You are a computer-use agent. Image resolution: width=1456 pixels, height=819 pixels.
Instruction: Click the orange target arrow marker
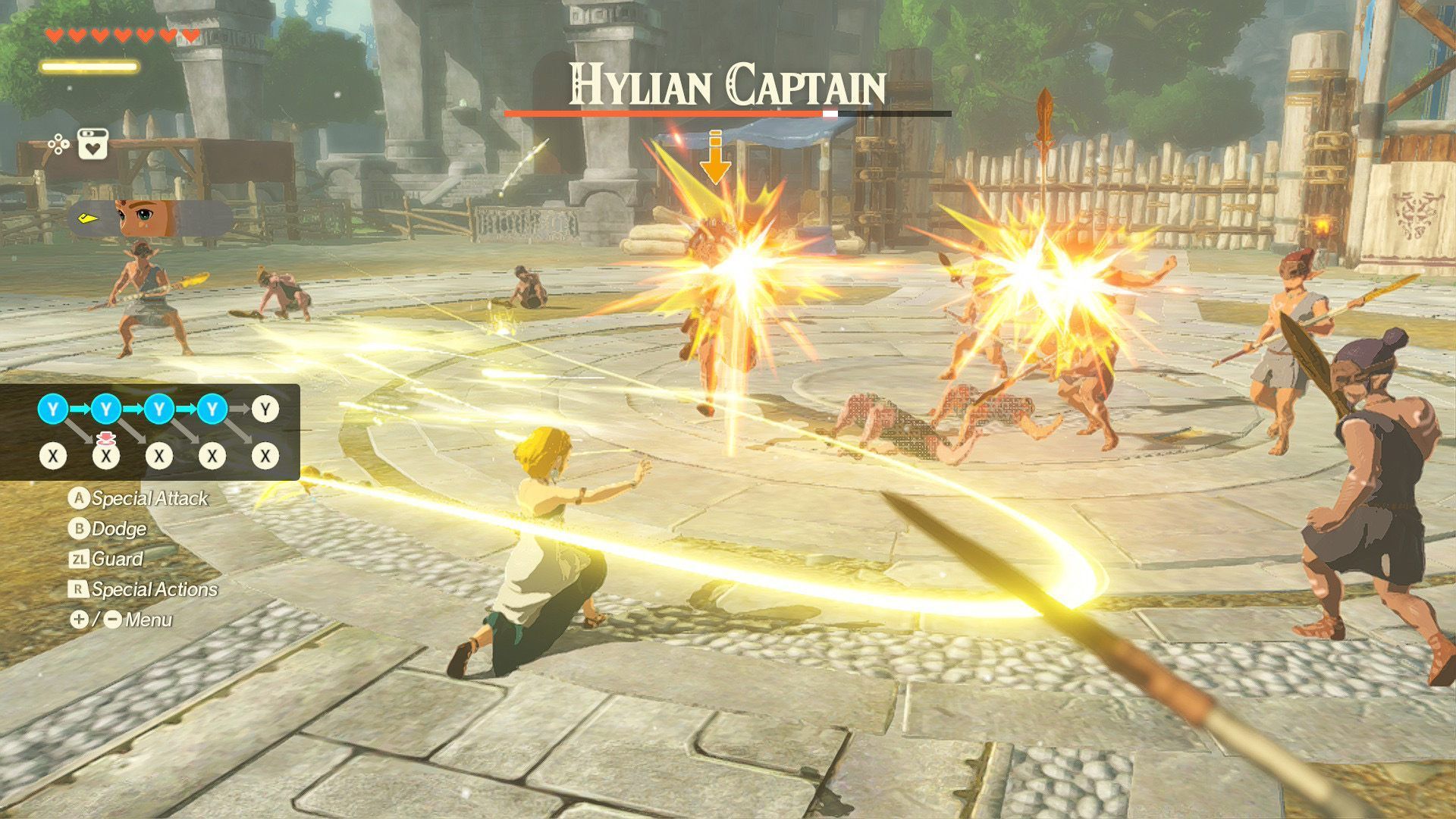(x=714, y=158)
